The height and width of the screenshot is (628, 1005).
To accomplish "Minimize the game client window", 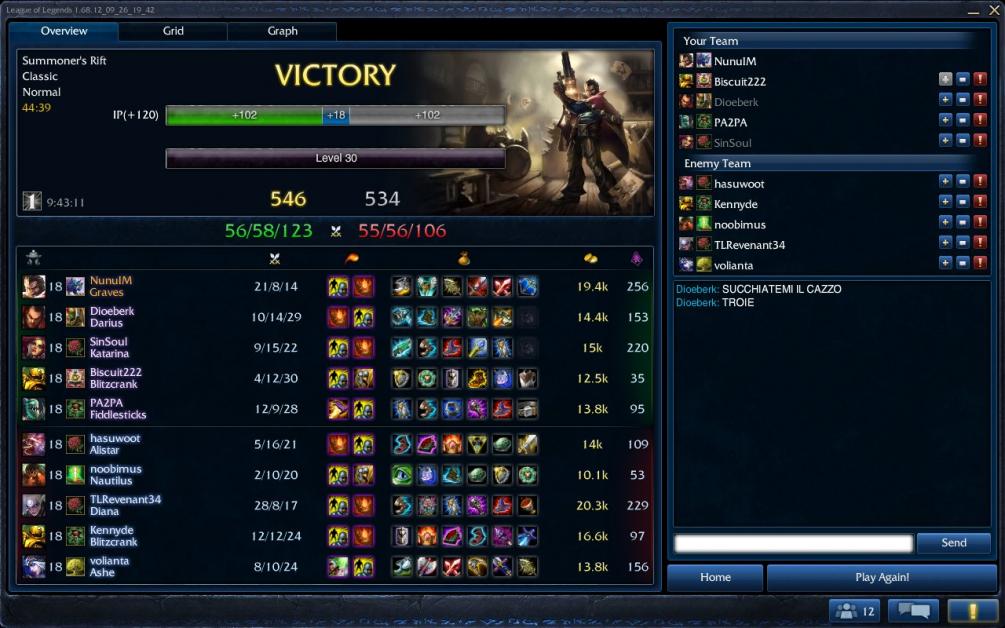I will point(973,9).
